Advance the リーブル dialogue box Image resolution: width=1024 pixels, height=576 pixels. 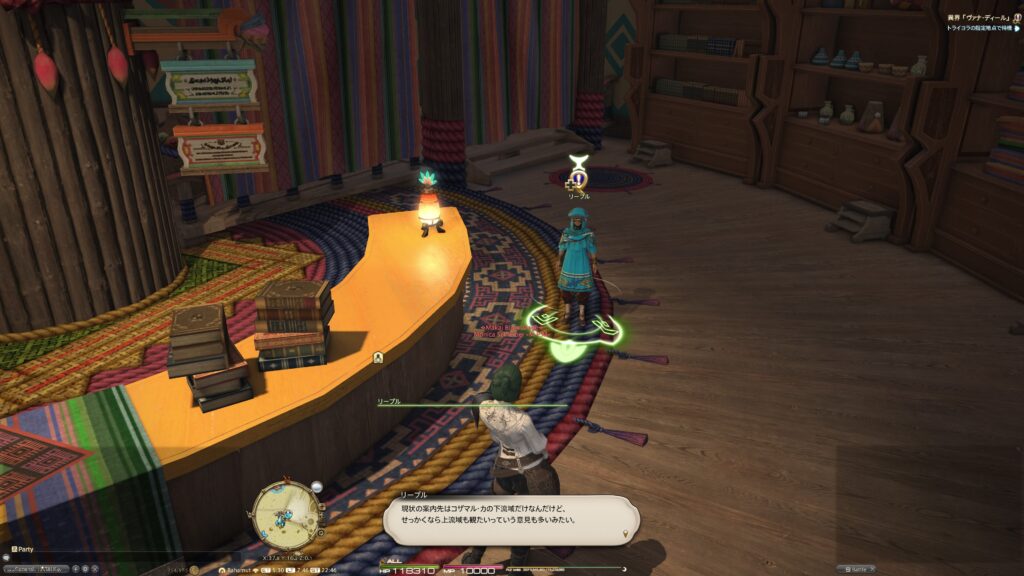click(511, 520)
